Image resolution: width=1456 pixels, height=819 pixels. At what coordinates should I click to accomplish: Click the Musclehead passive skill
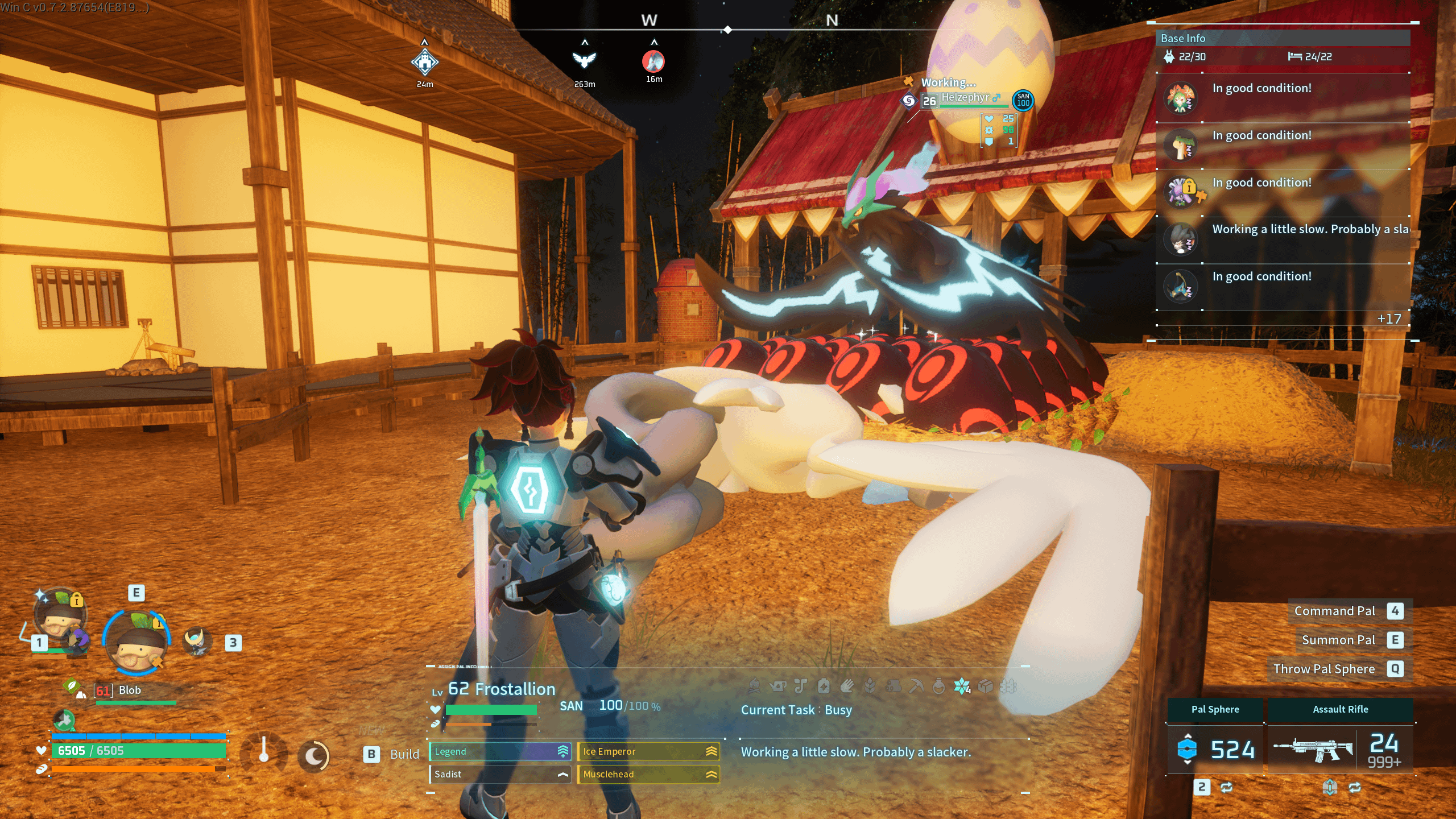pyautogui.click(x=648, y=774)
